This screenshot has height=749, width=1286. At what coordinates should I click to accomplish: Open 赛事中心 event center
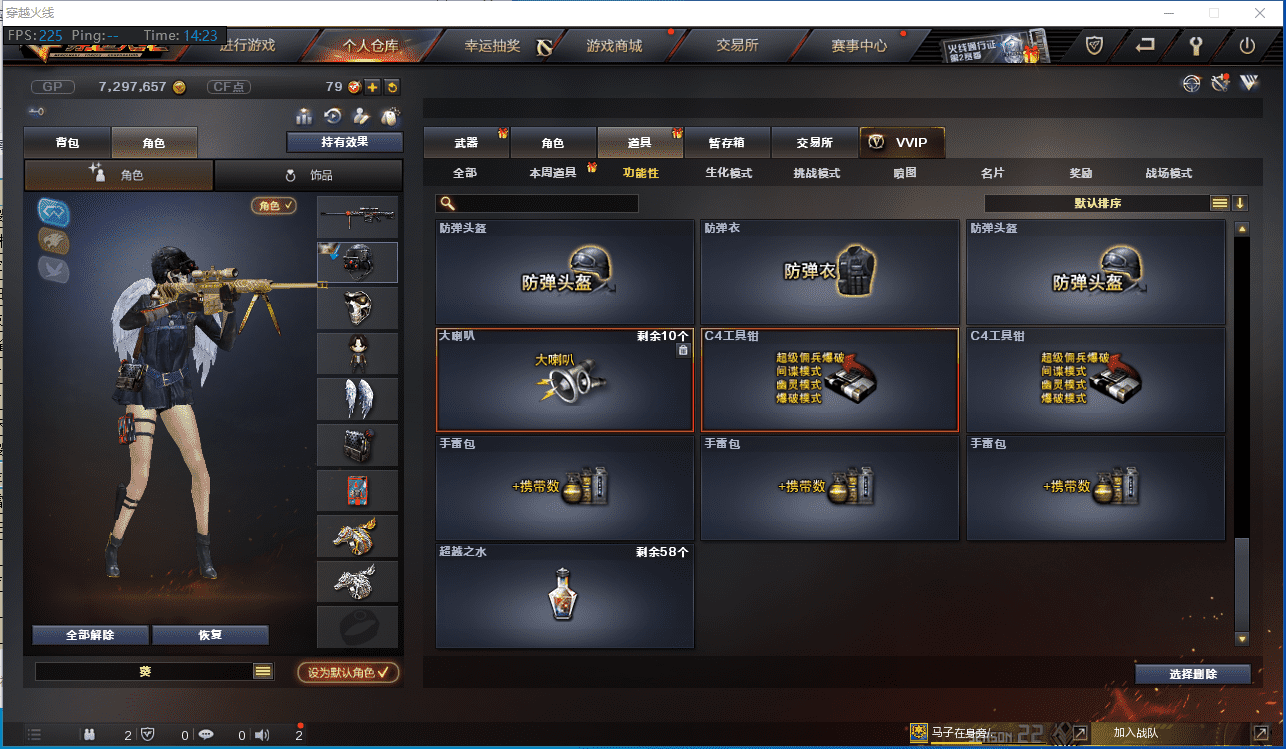point(859,46)
